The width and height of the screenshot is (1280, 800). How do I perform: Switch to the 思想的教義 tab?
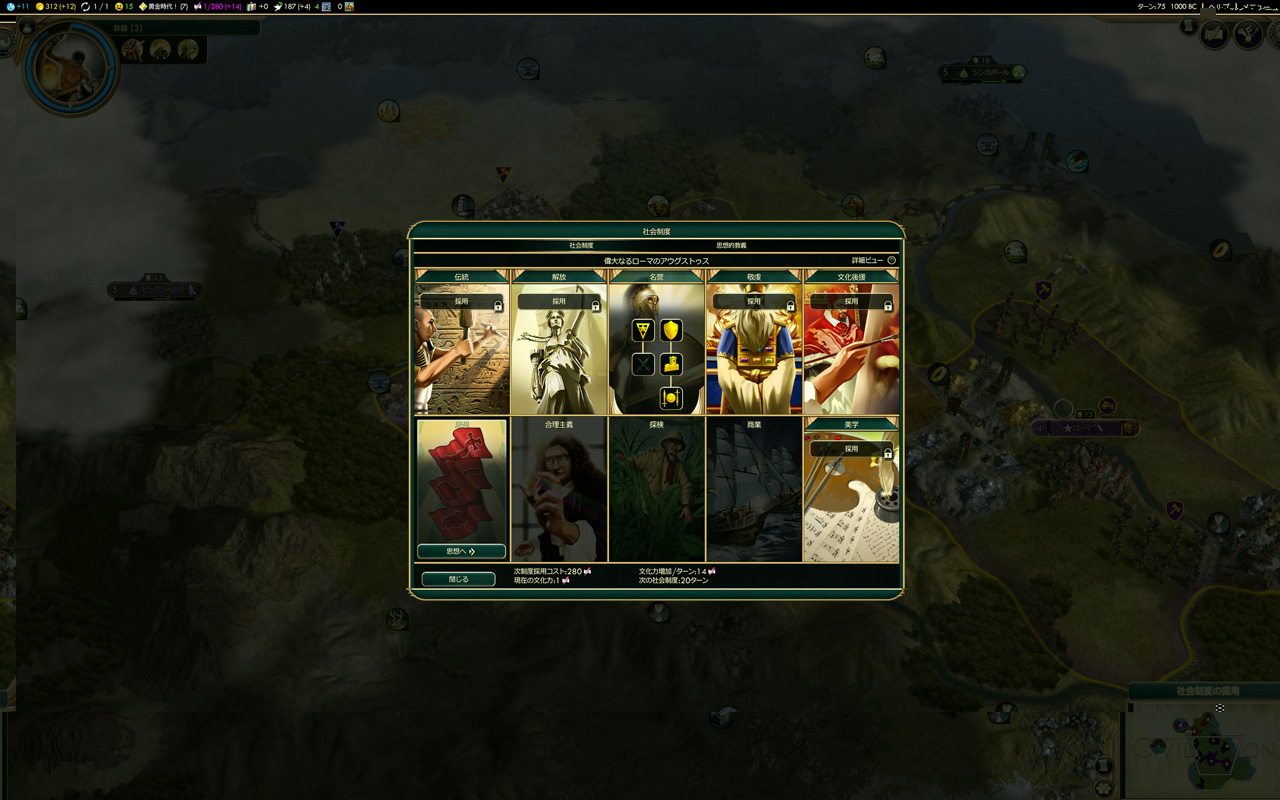pyautogui.click(x=731, y=245)
